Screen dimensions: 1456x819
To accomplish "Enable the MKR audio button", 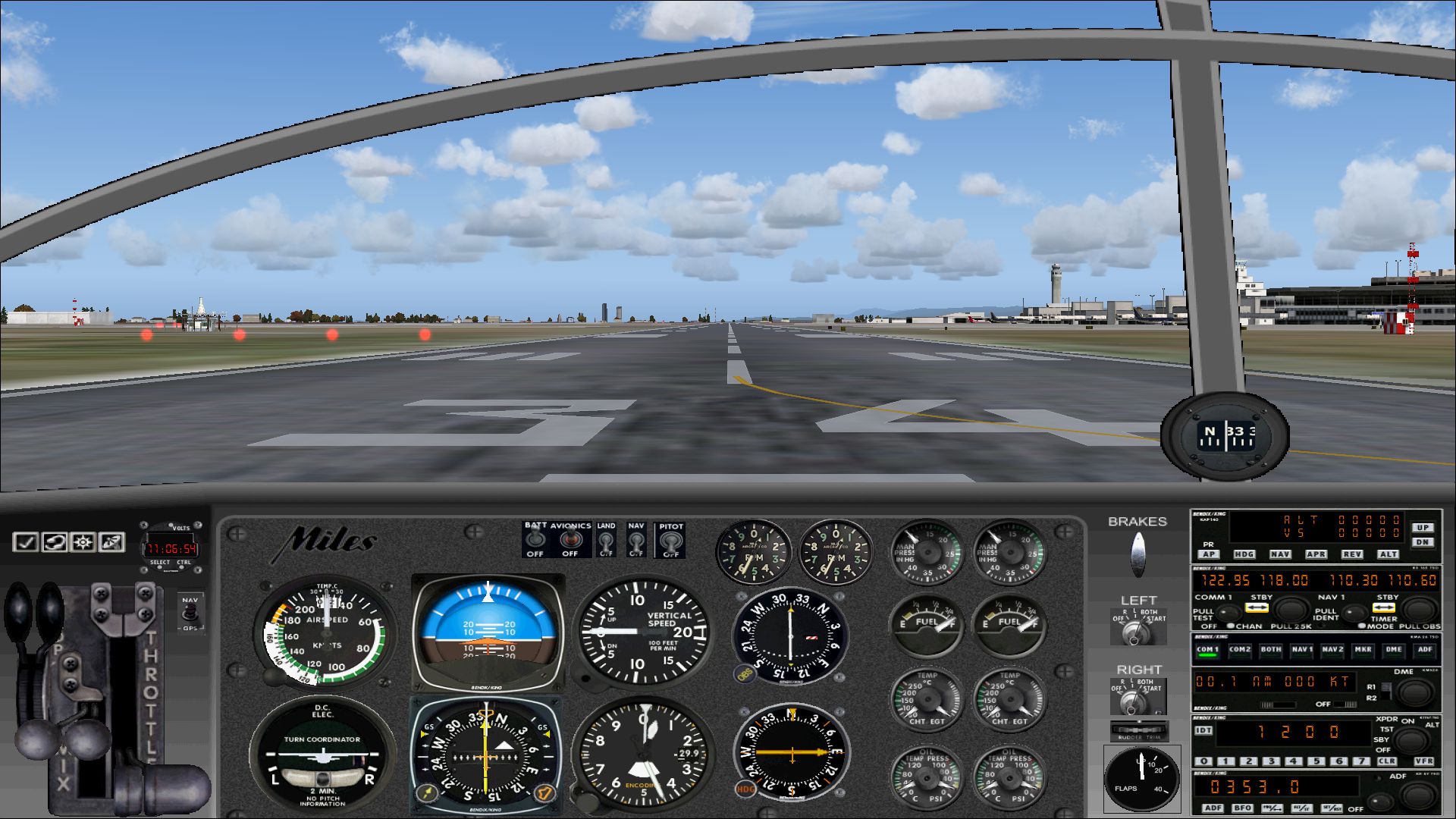I will (1363, 649).
